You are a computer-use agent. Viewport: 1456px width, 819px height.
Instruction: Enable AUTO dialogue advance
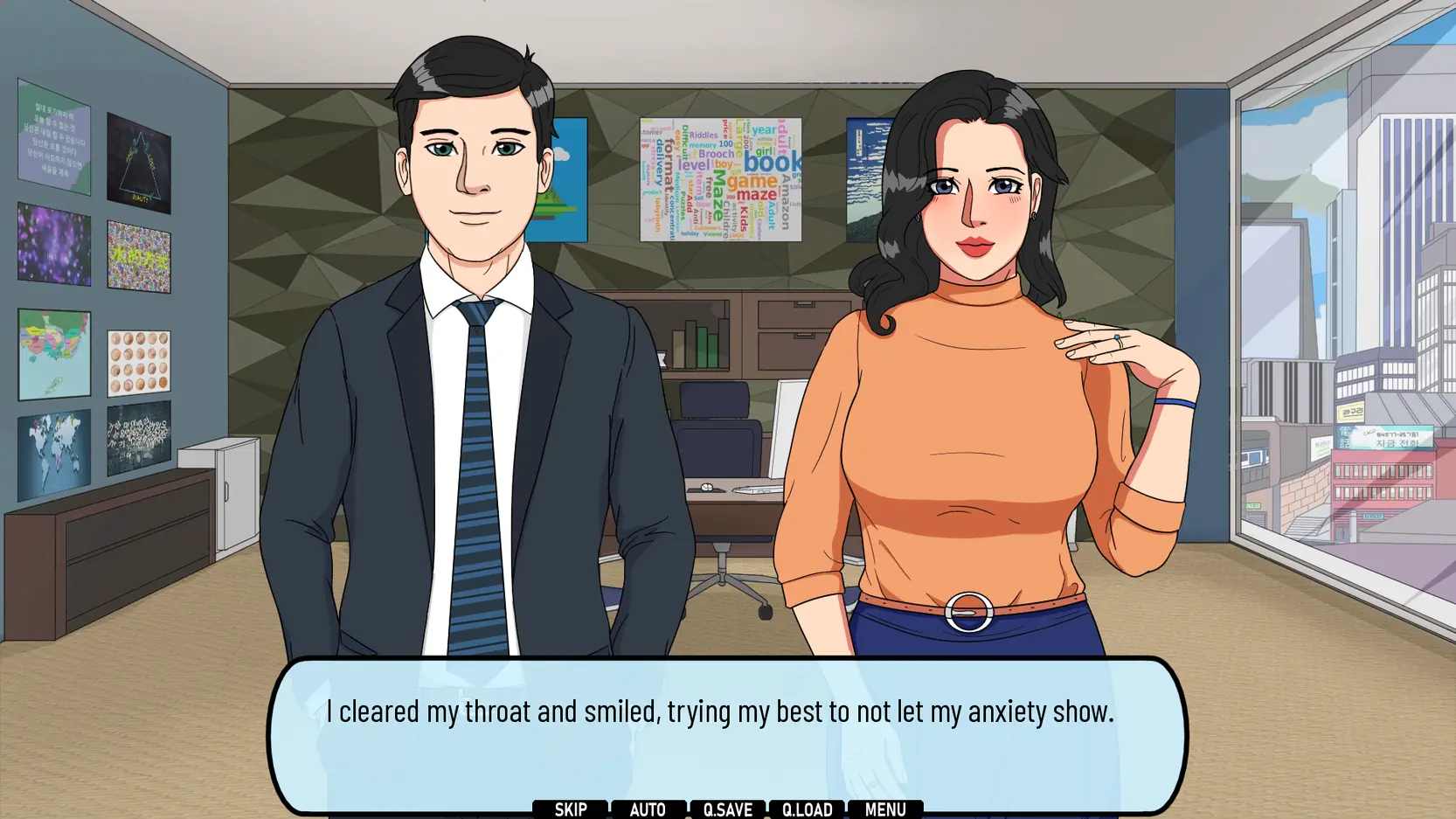[648, 809]
